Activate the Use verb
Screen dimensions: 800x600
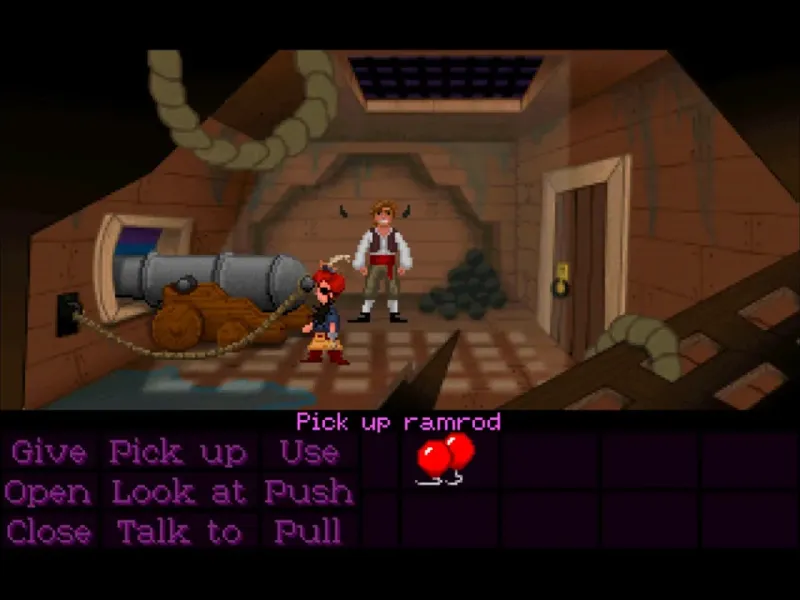(x=308, y=453)
